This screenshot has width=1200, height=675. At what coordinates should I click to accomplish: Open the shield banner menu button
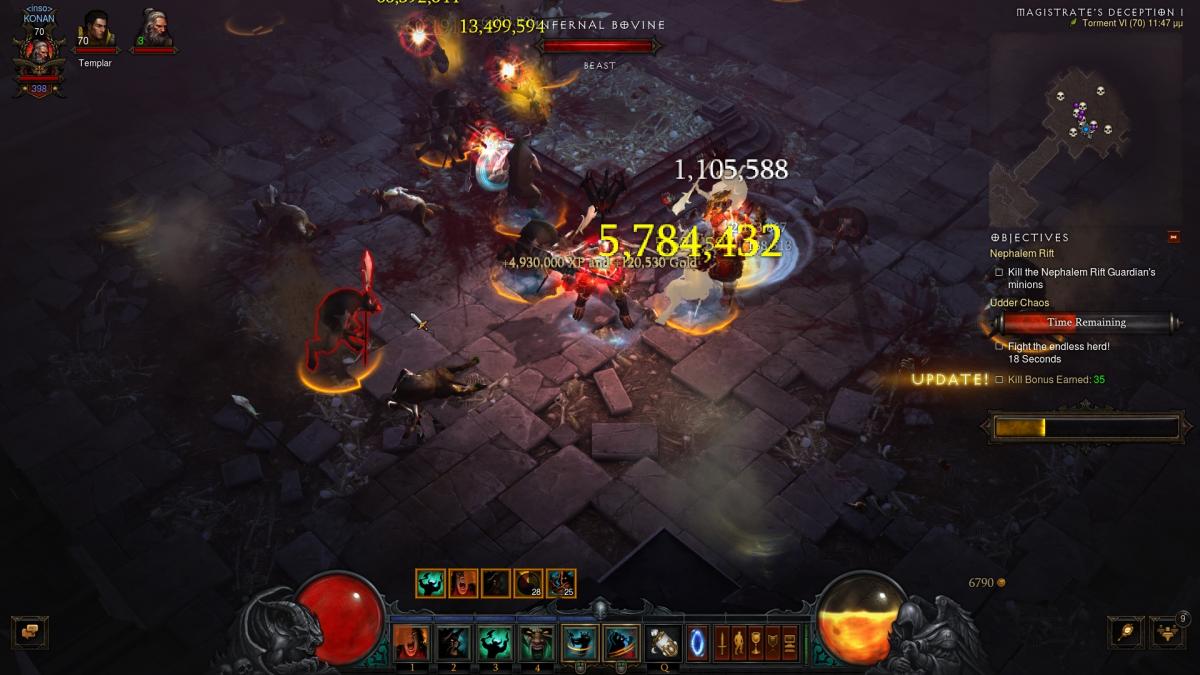tap(772, 642)
